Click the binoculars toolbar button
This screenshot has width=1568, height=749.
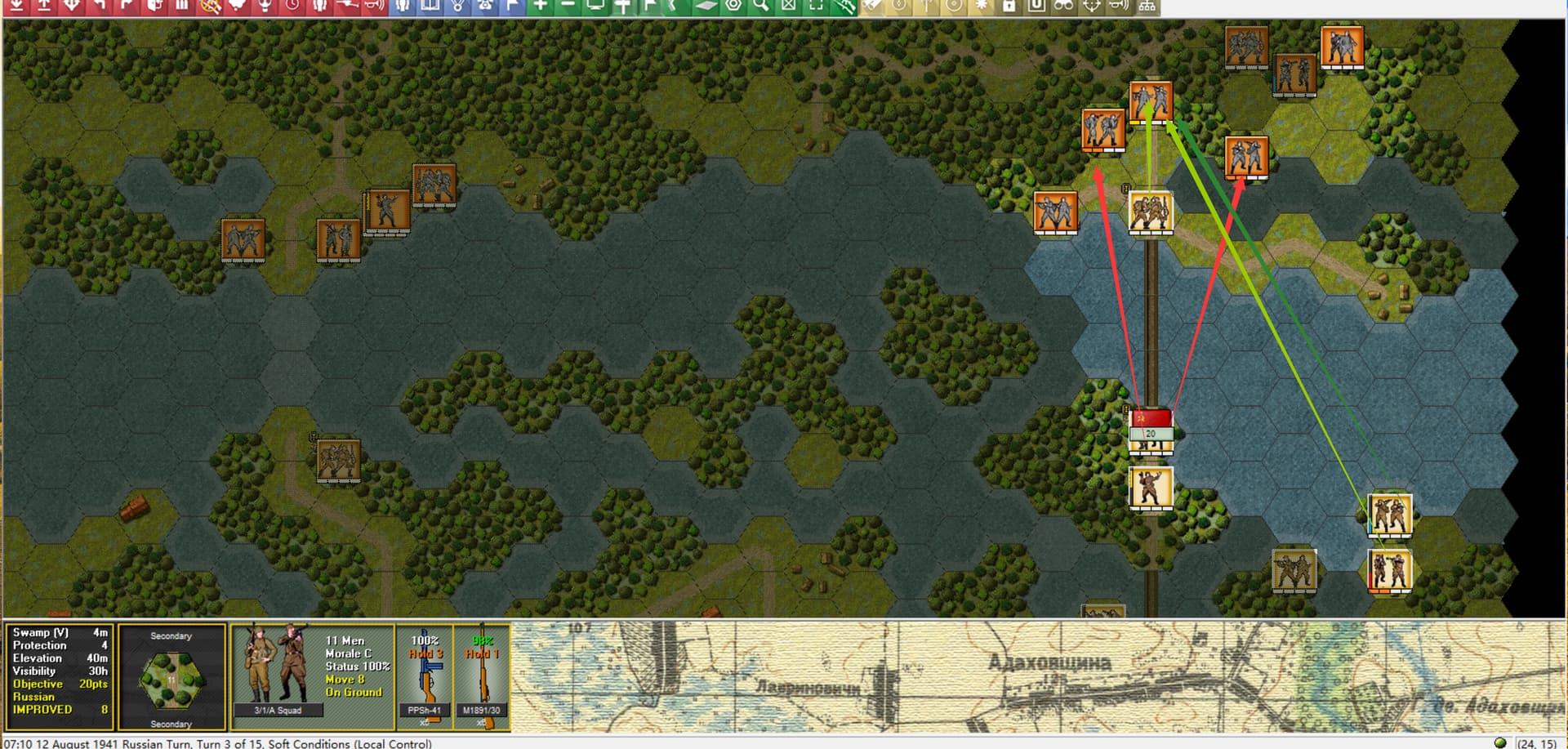(1063, 7)
